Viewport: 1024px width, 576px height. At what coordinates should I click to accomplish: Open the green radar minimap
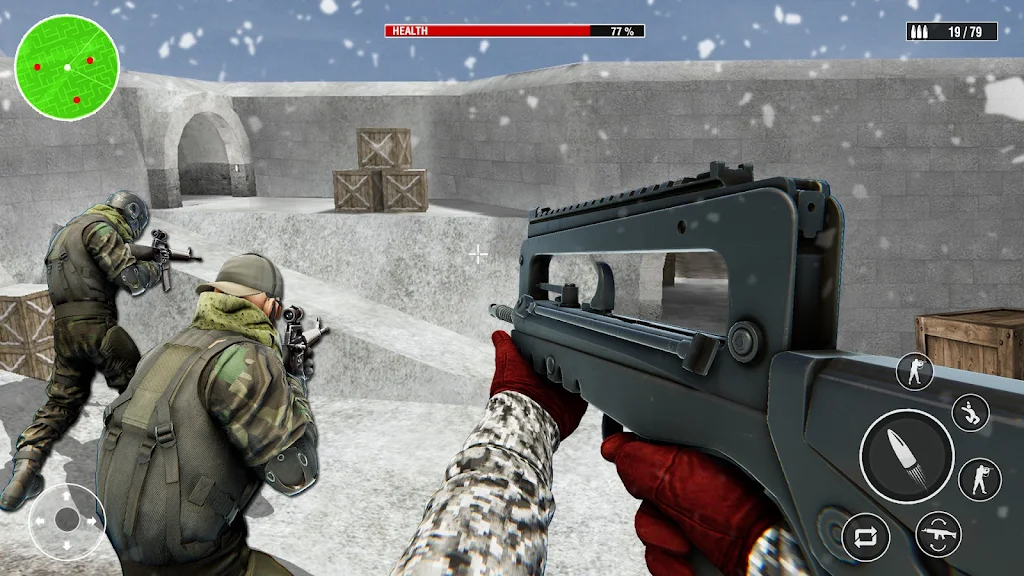pyautogui.click(x=68, y=67)
